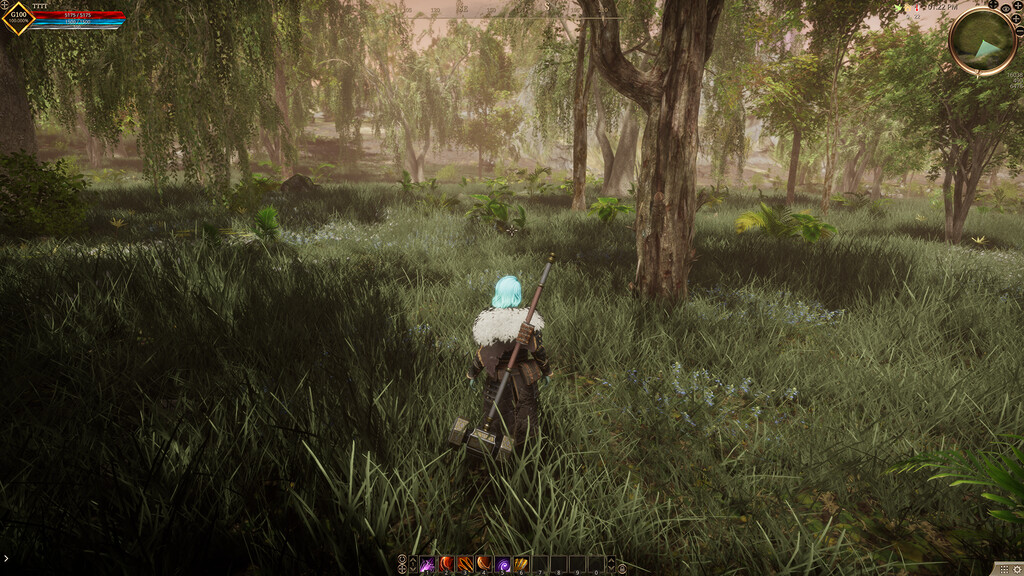1024x576 pixels.
Task: Expand the chat panel arrow
Action: tap(5, 559)
